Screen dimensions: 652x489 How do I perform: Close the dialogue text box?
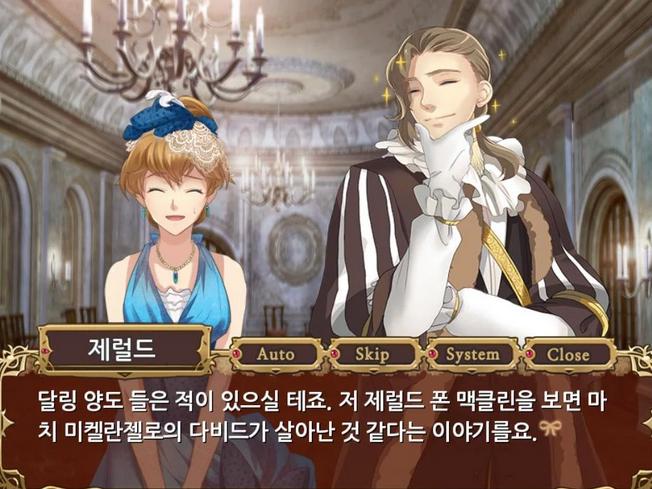tap(568, 354)
